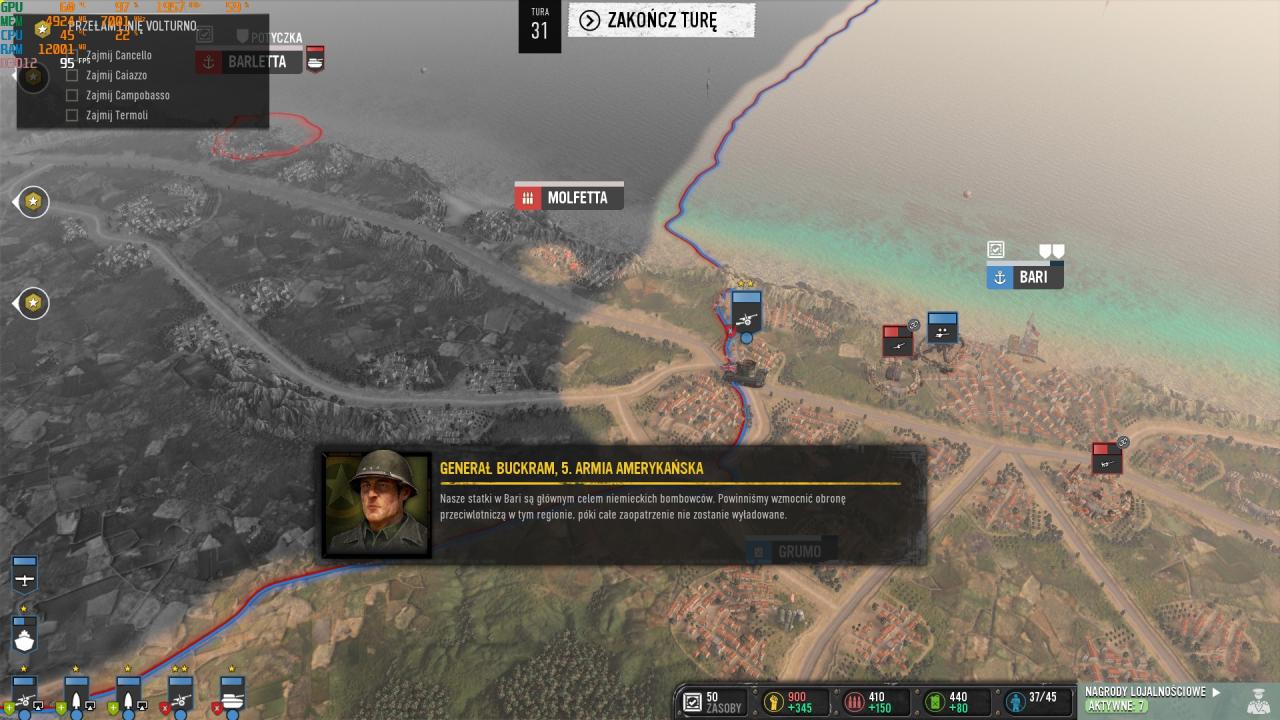Click the Zajmij Caiazzo objective
Viewport: 1280px width, 720px height.
[x=116, y=75]
